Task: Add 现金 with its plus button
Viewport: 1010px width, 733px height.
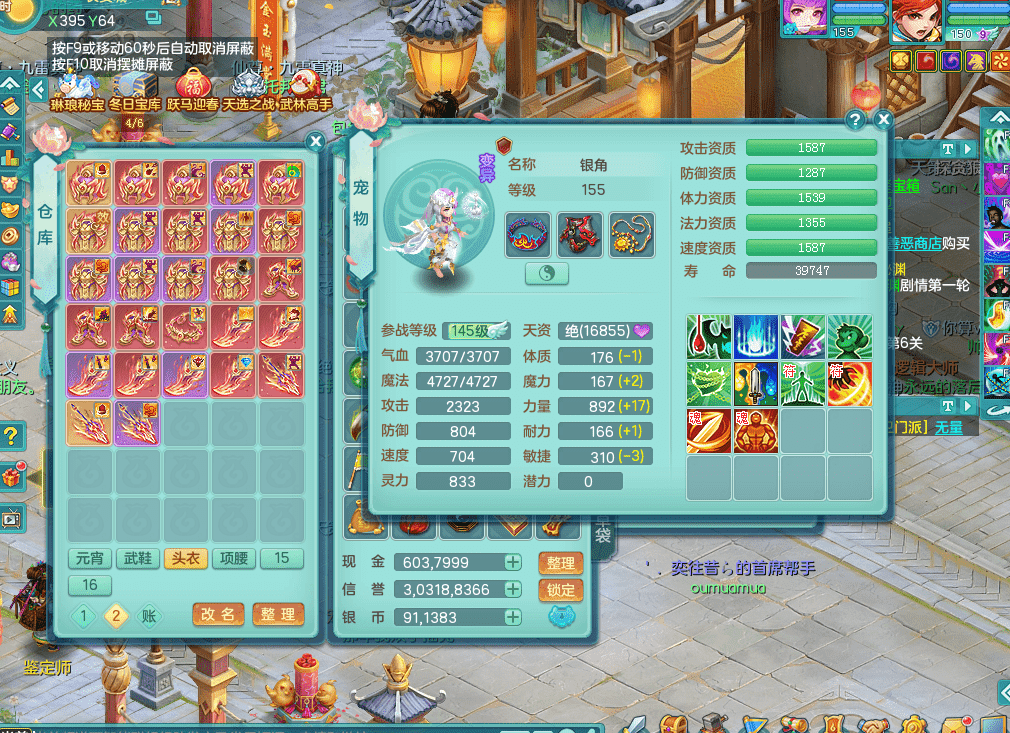Action: pyautogui.click(x=513, y=562)
